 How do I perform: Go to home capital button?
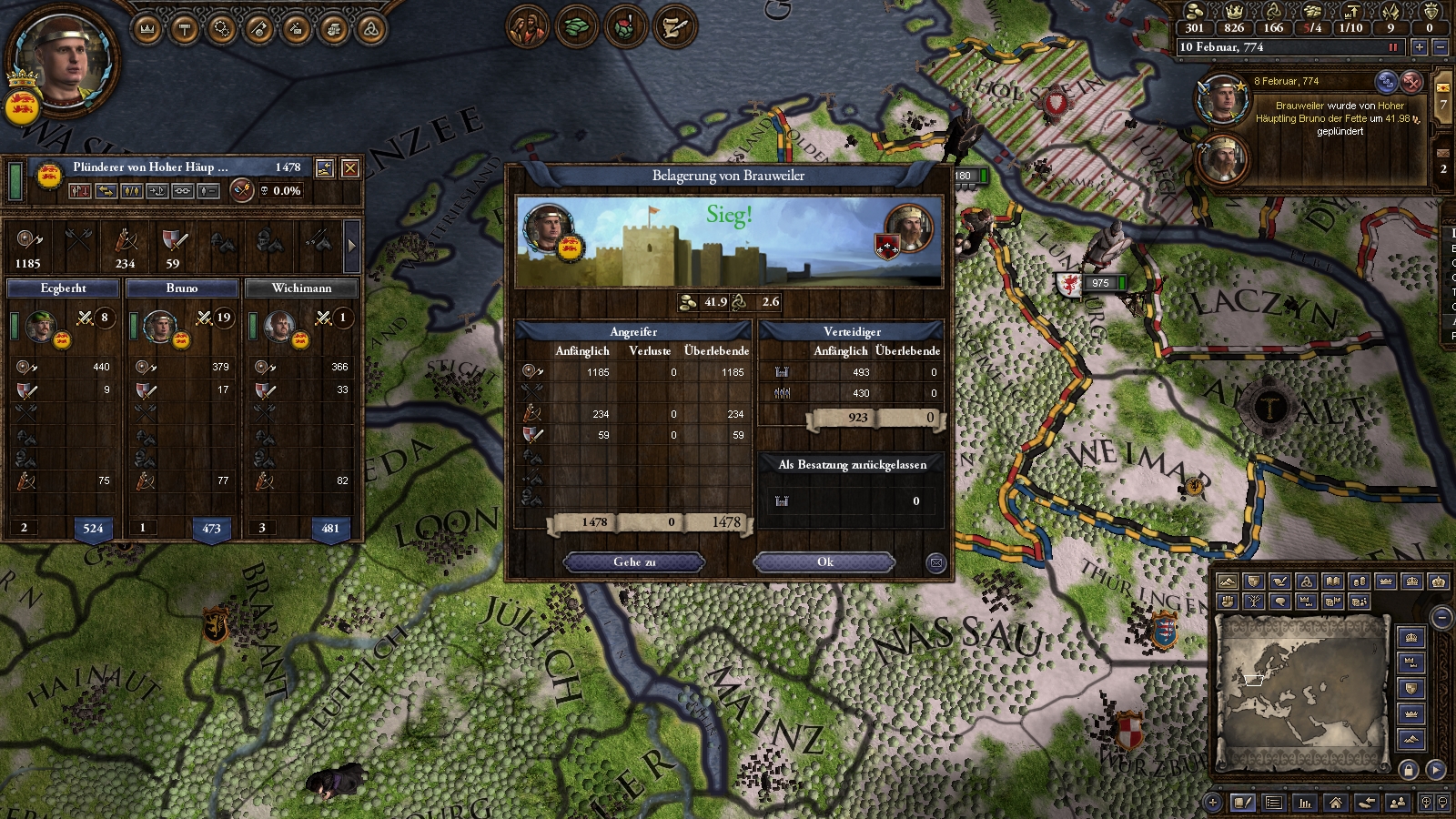click(1335, 803)
